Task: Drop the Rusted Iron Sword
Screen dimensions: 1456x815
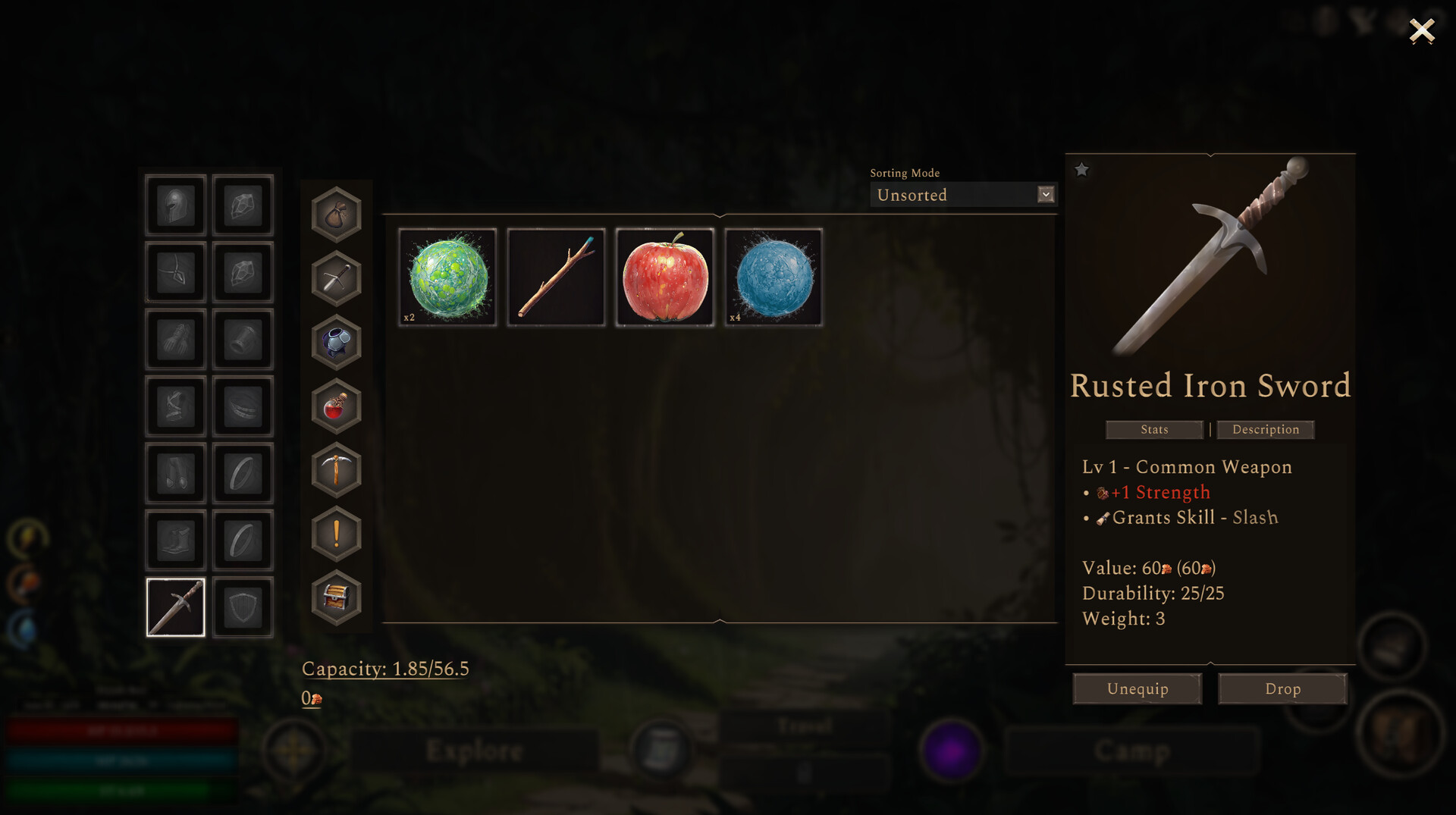Action: click(1282, 688)
